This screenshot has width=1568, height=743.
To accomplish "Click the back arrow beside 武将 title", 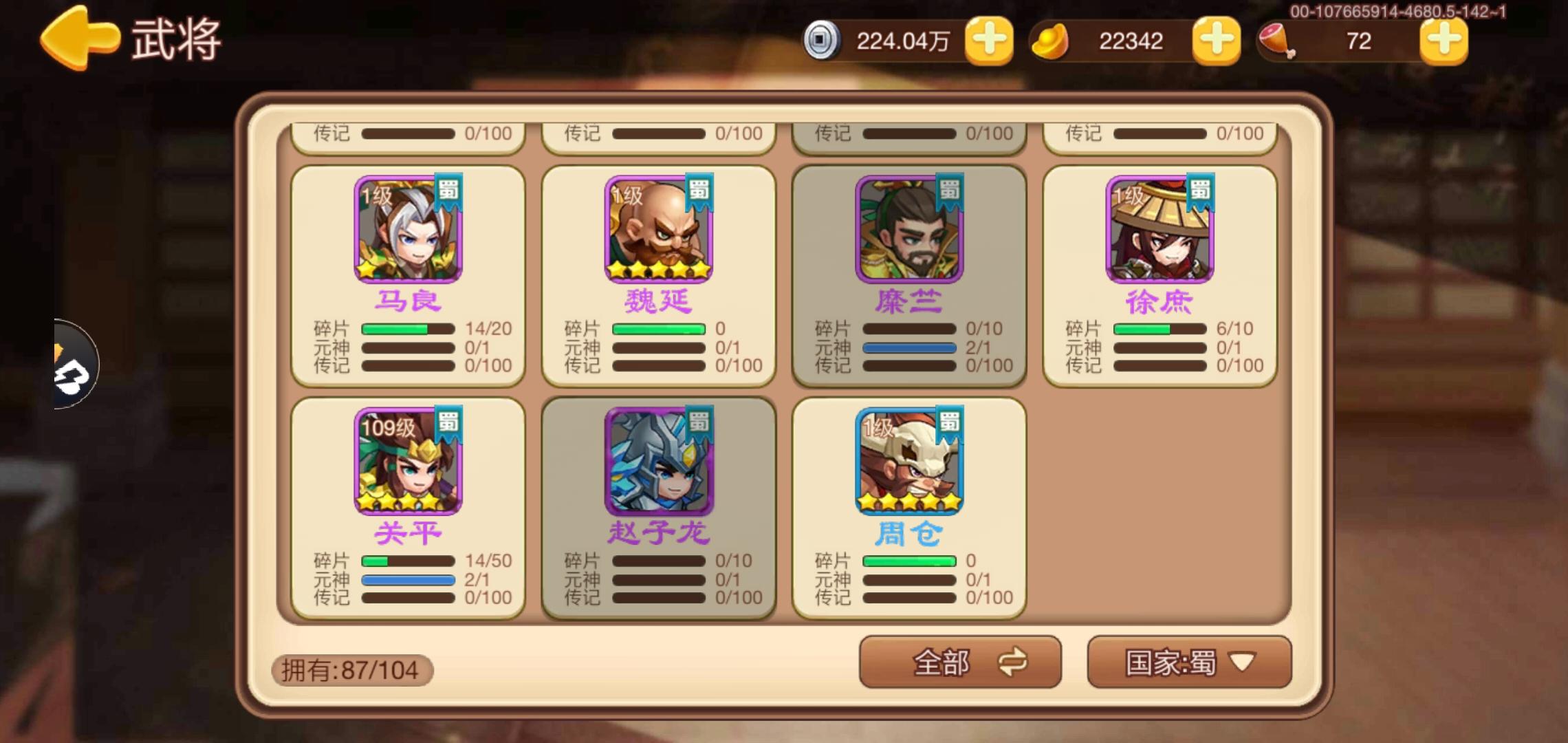I will click(x=79, y=38).
